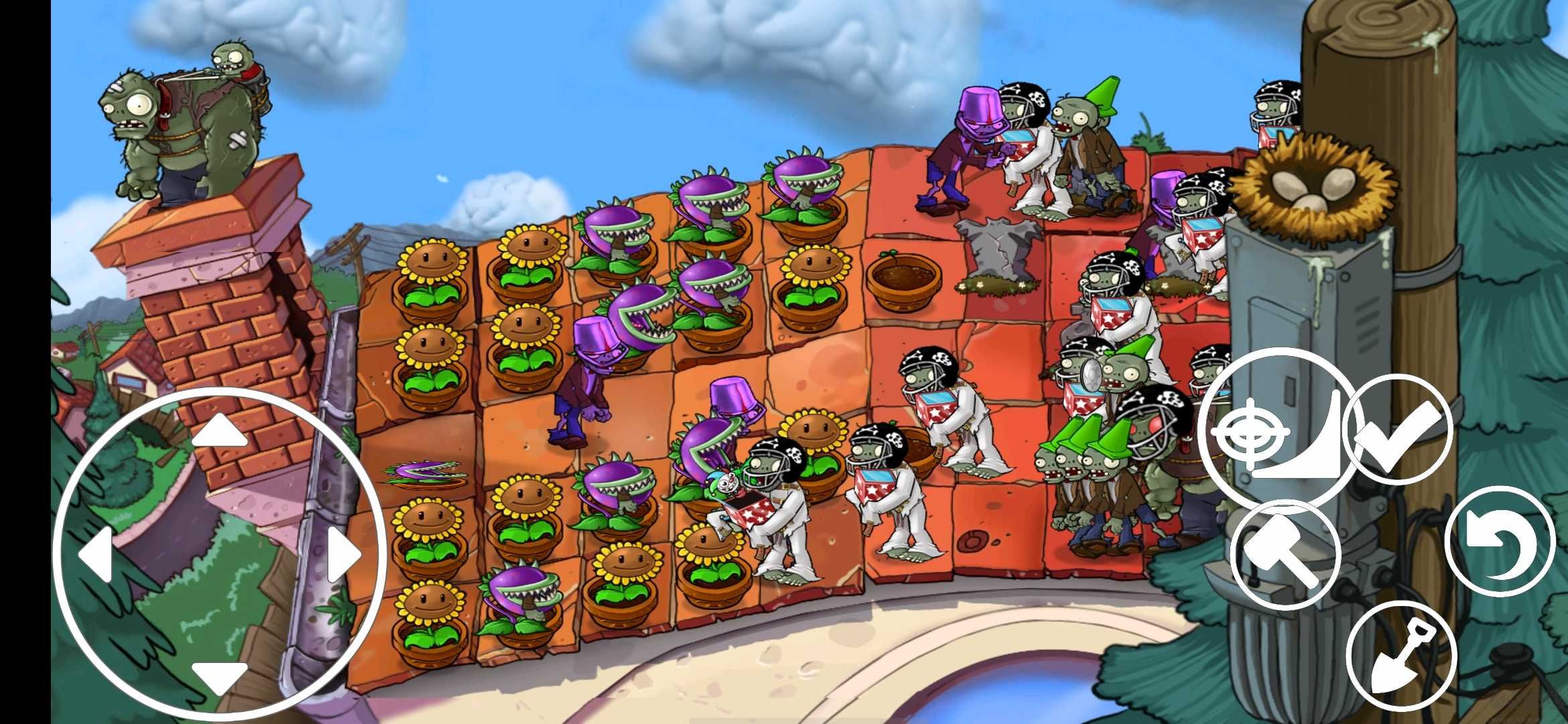The height and width of the screenshot is (724, 1568).
Task: Select the hammer tool button
Action: 1285,554
